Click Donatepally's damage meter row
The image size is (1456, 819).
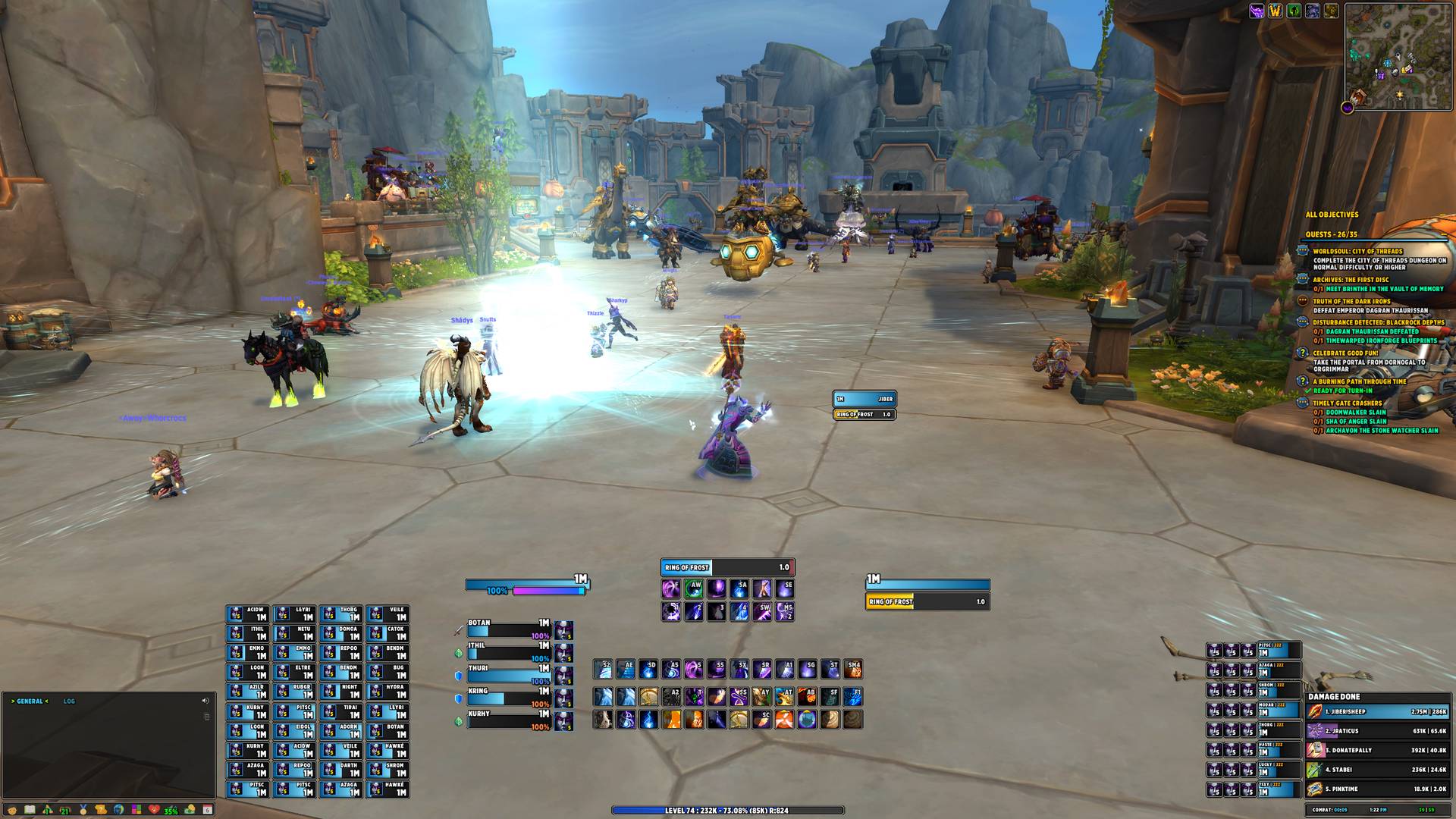[1376, 750]
